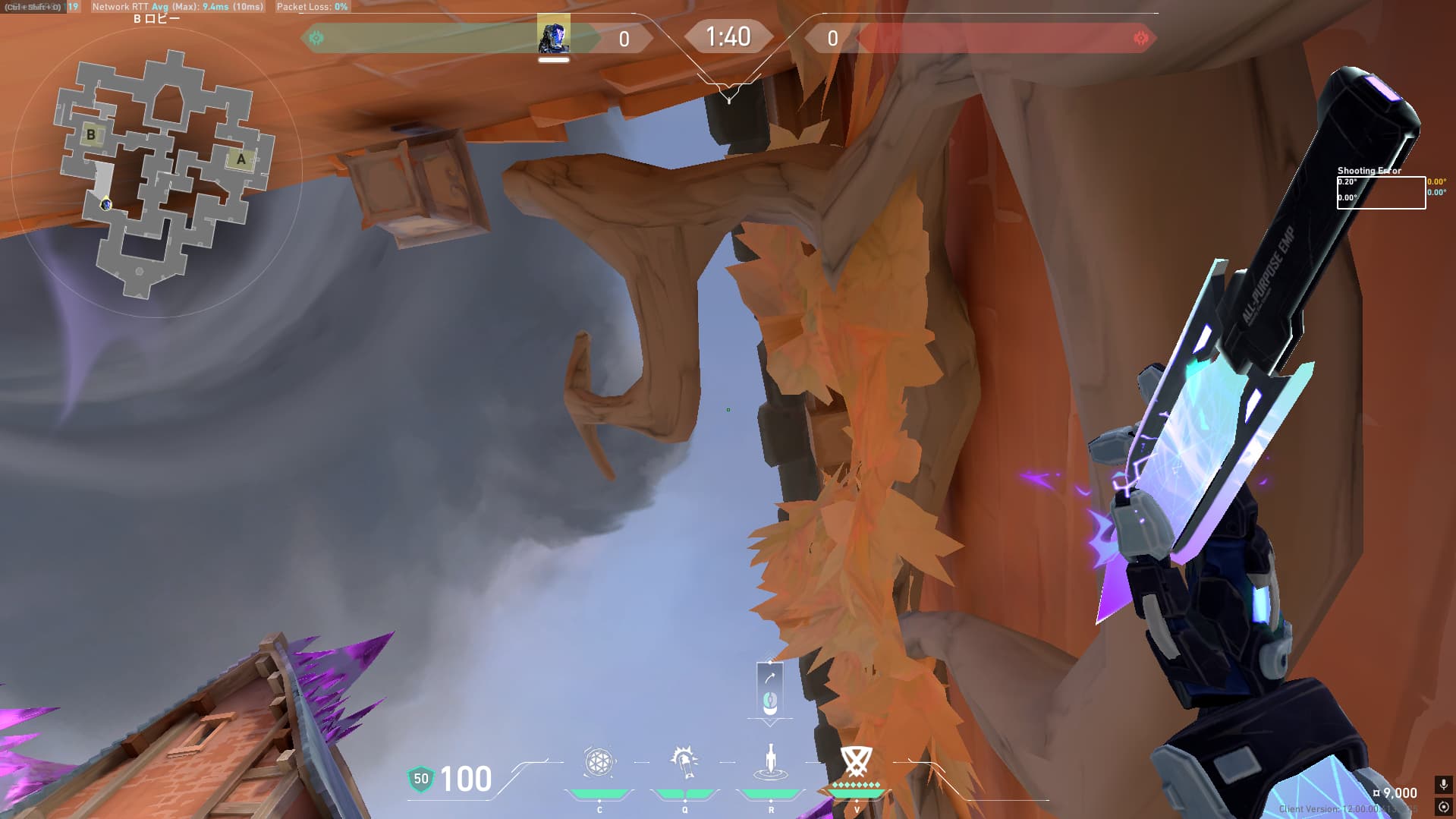1456x819 pixels.
Task: Click the throw-mode mouse indicator above abilities
Action: (x=769, y=690)
